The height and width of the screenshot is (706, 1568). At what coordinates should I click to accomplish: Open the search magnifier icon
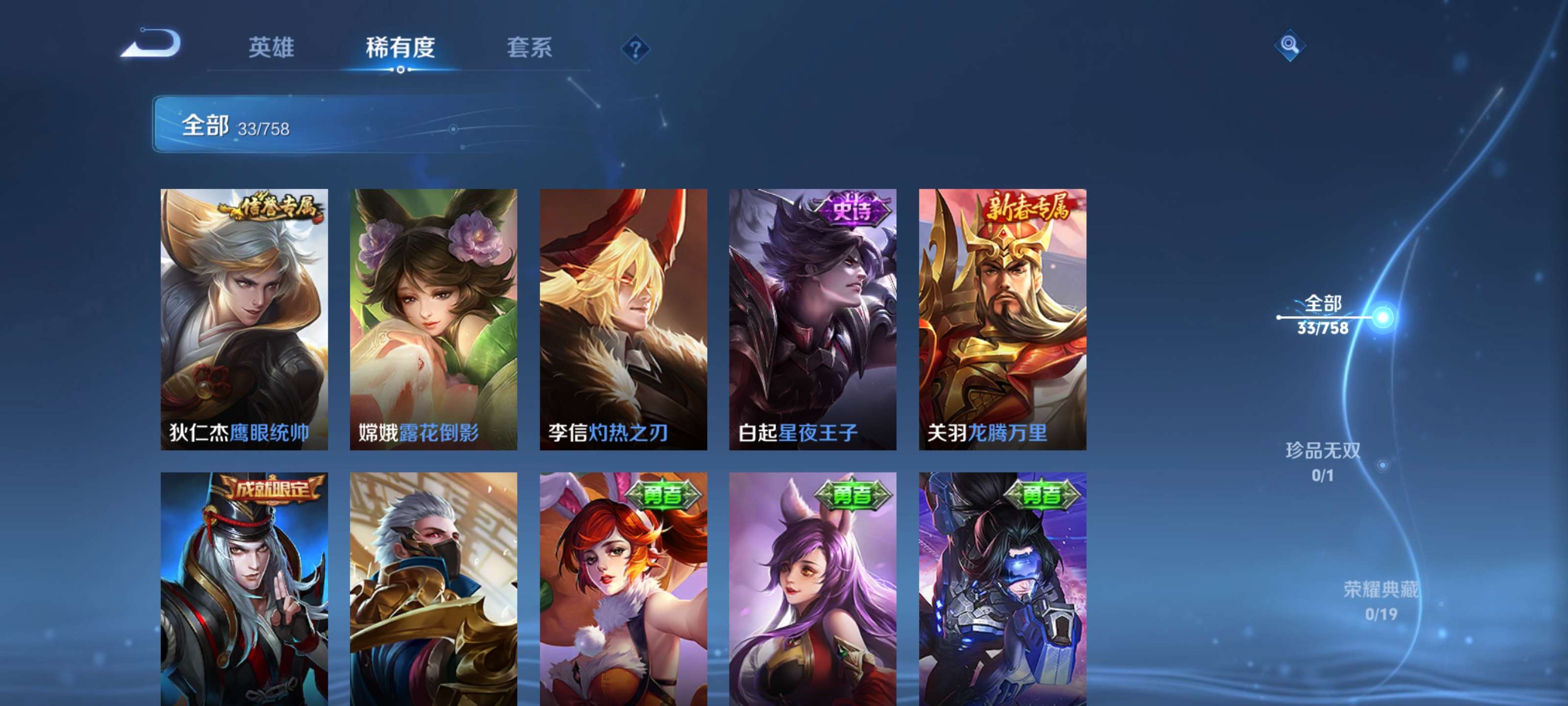click(x=1290, y=46)
